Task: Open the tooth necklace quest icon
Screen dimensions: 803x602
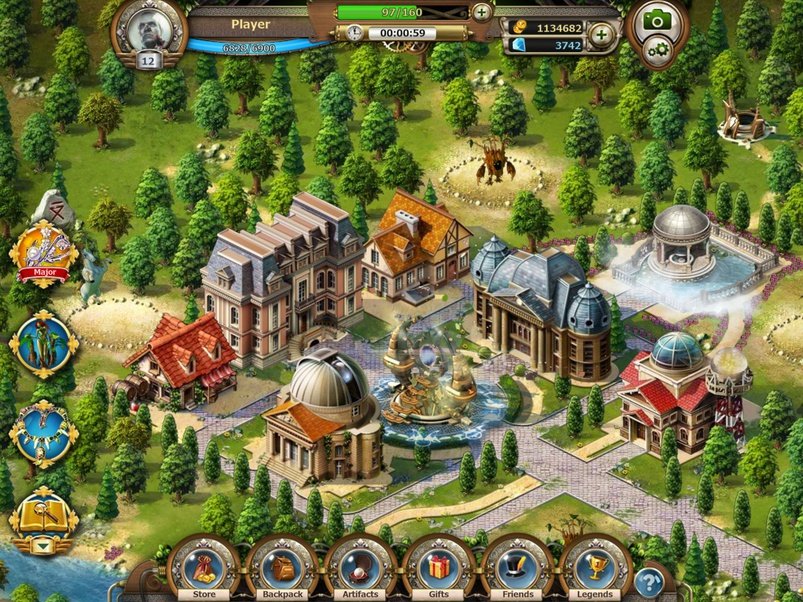Action: [x=43, y=433]
